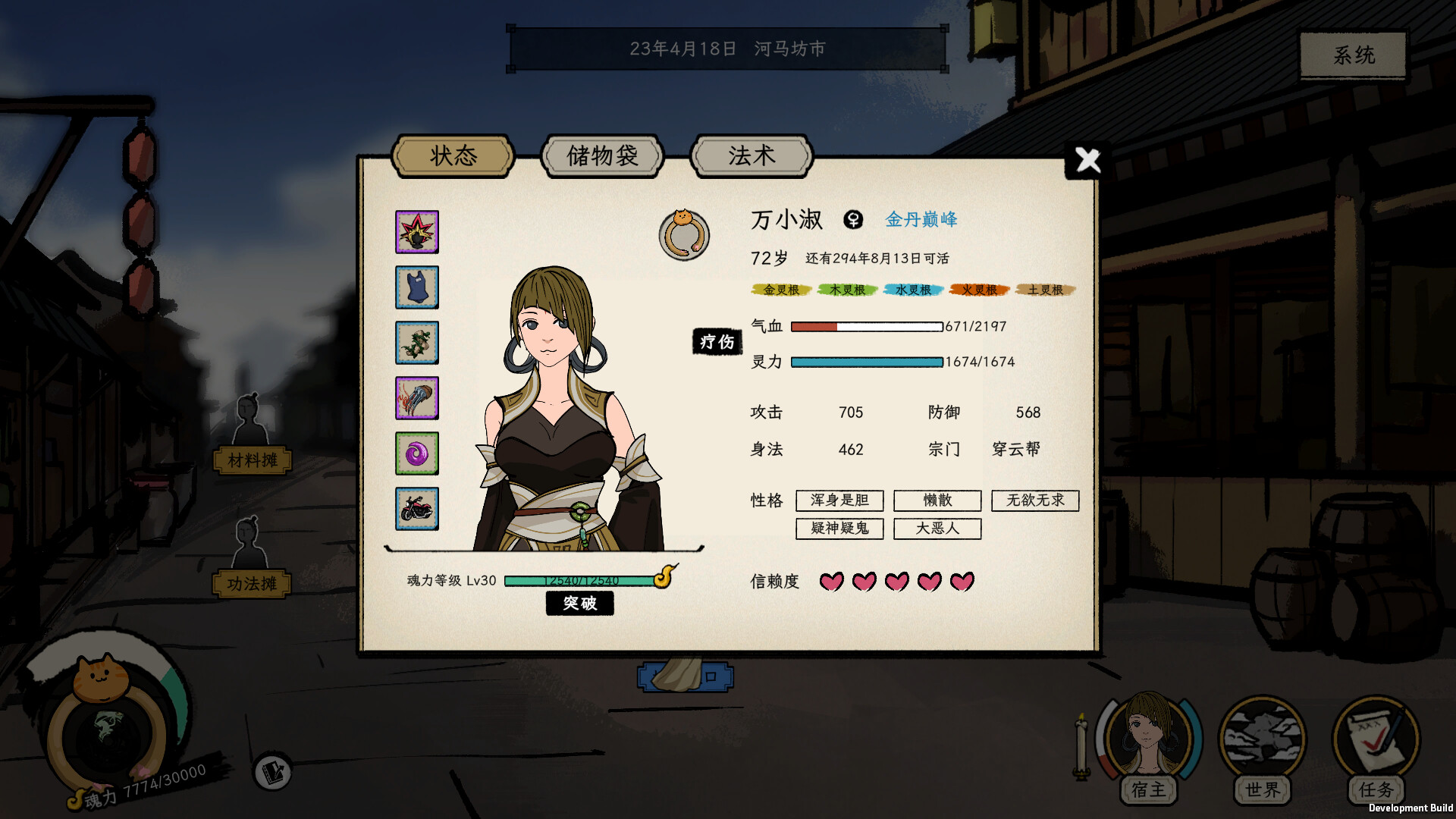This screenshot has height=819, width=1456.
Task: Click the fifth trust heart under 信赖度
Action: (x=962, y=582)
